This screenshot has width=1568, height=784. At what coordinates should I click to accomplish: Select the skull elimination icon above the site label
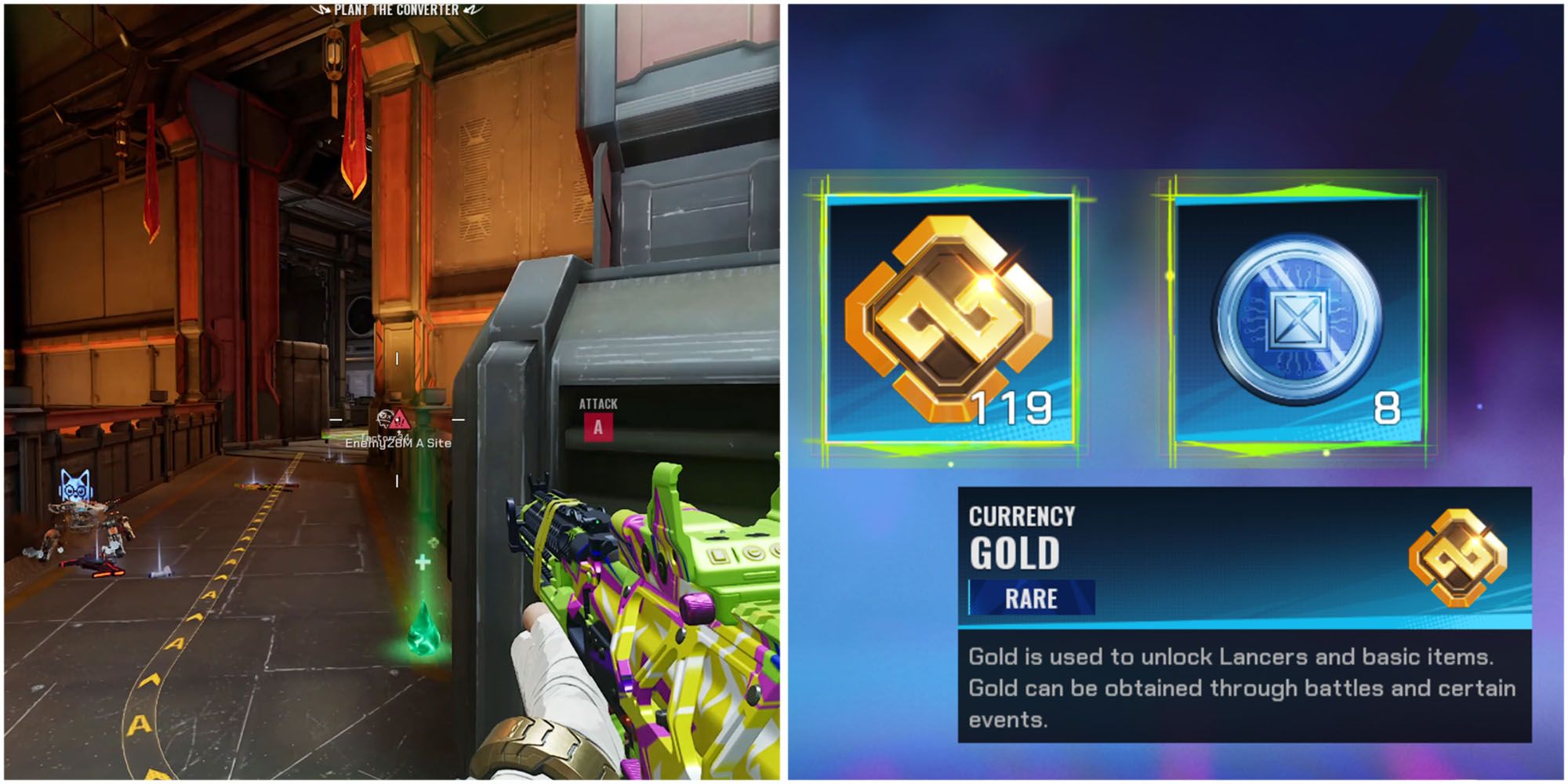[x=384, y=418]
